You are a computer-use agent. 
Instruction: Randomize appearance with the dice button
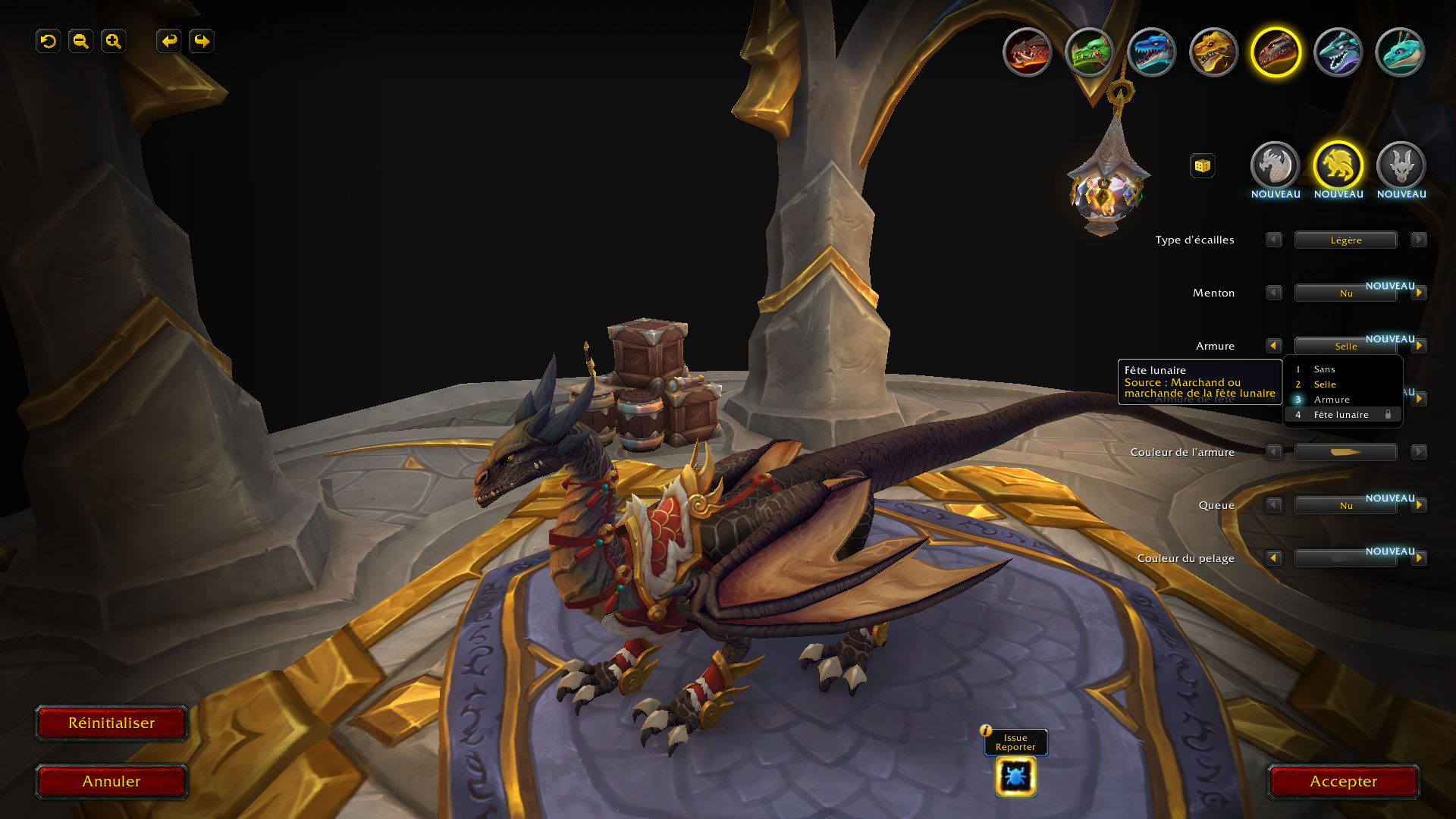pos(1202,165)
